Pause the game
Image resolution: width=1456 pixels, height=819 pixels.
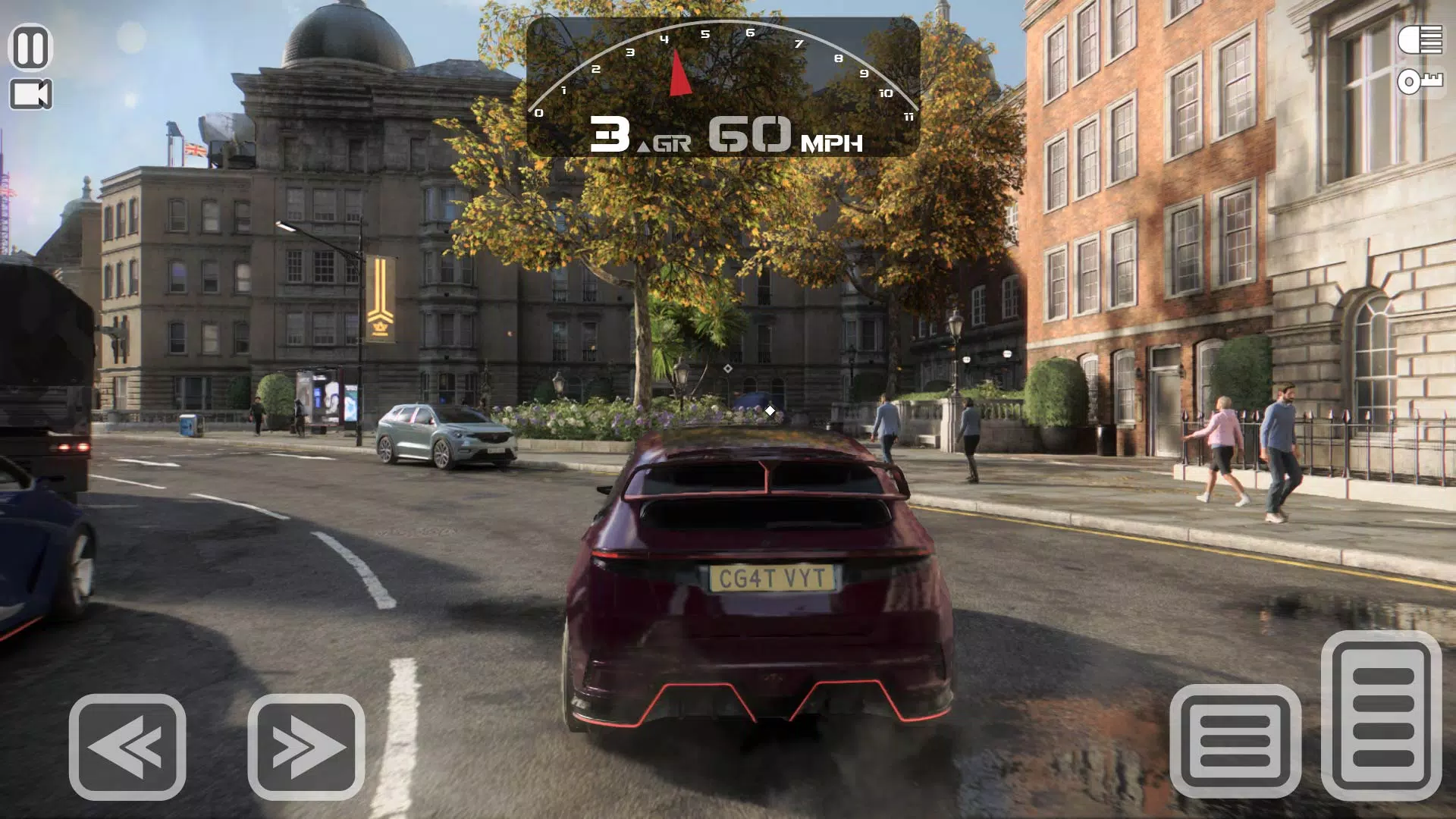30,48
